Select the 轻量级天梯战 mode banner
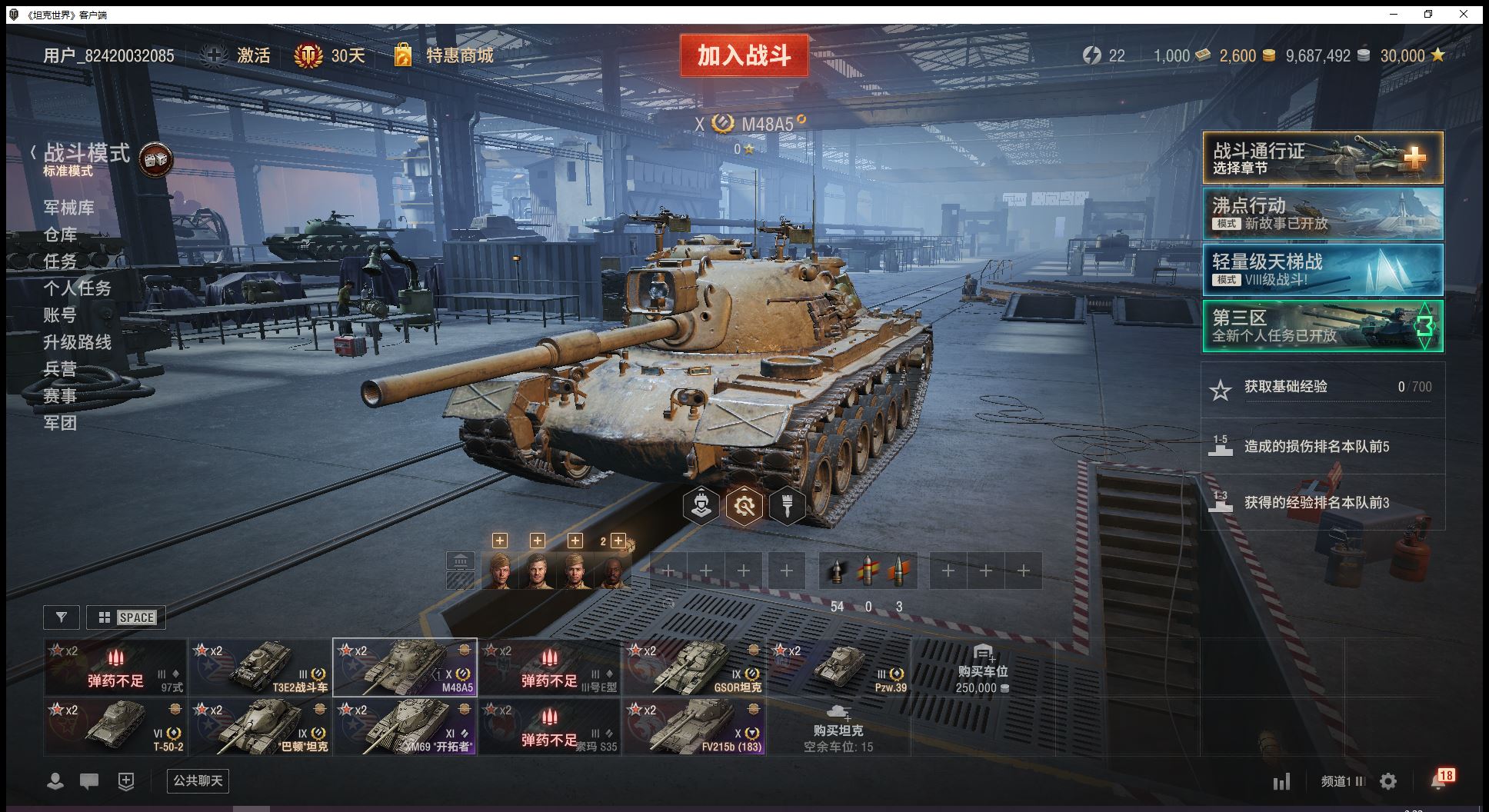The height and width of the screenshot is (812, 1489). click(1322, 270)
